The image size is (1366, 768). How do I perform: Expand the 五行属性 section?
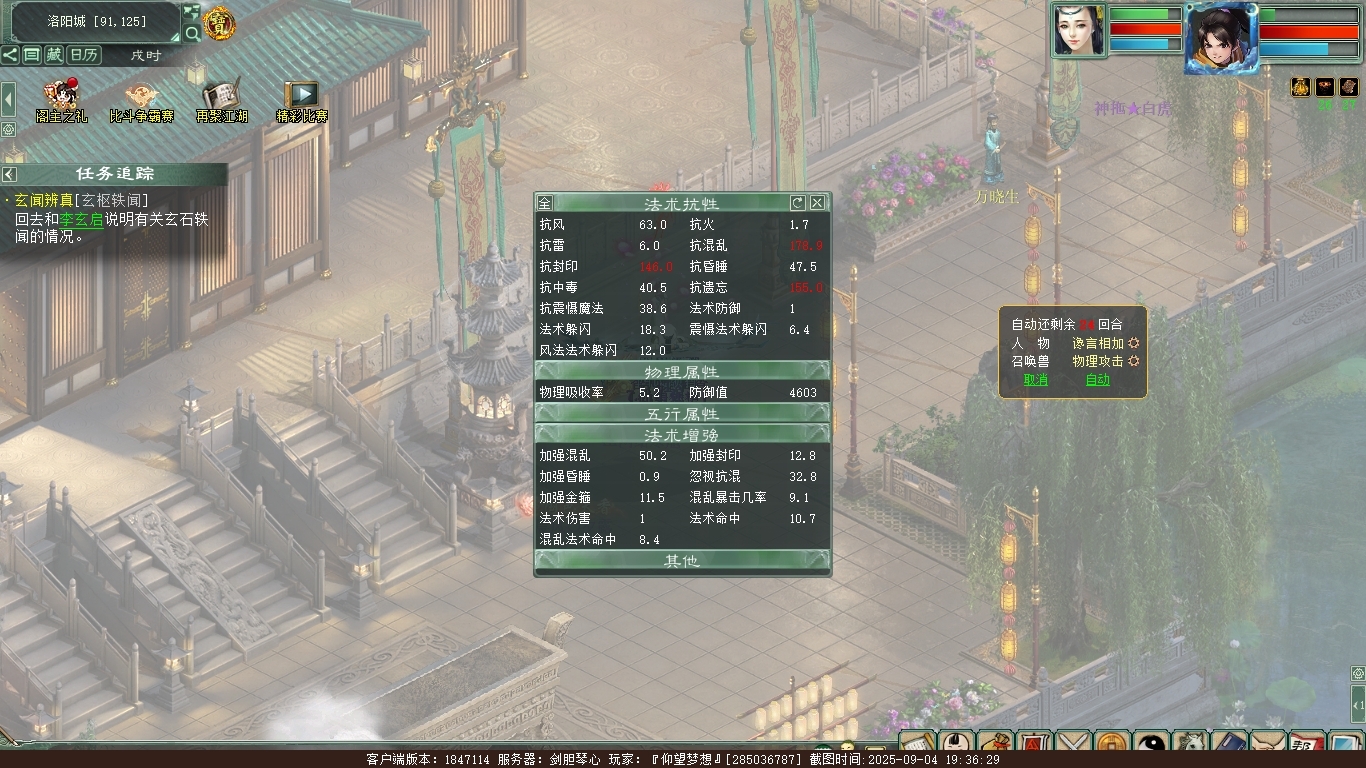[x=682, y=414]
